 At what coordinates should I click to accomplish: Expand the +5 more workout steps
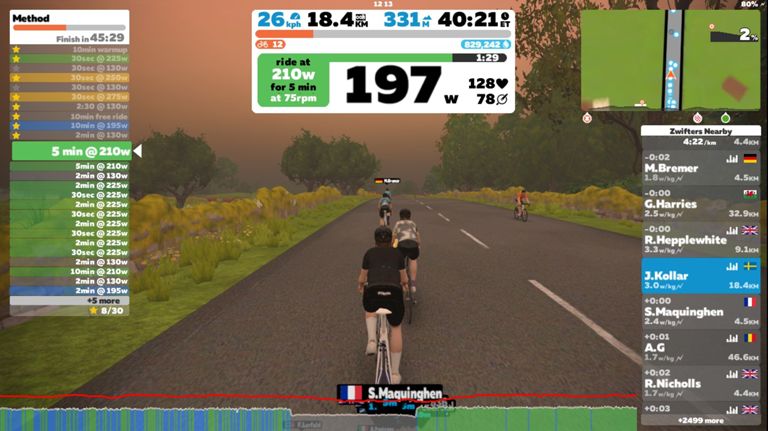point(70,300)
